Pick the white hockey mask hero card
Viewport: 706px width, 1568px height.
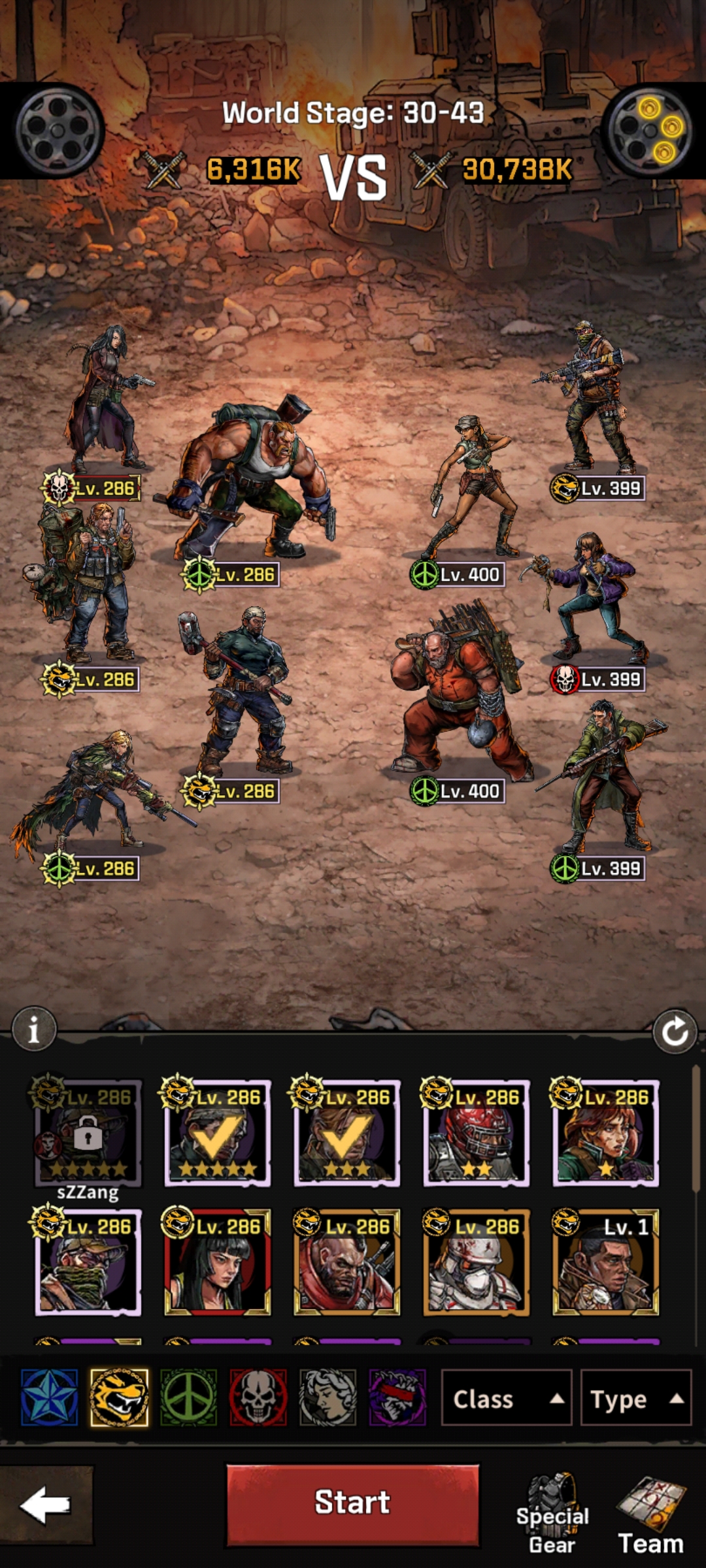[x=476, y=1262]
